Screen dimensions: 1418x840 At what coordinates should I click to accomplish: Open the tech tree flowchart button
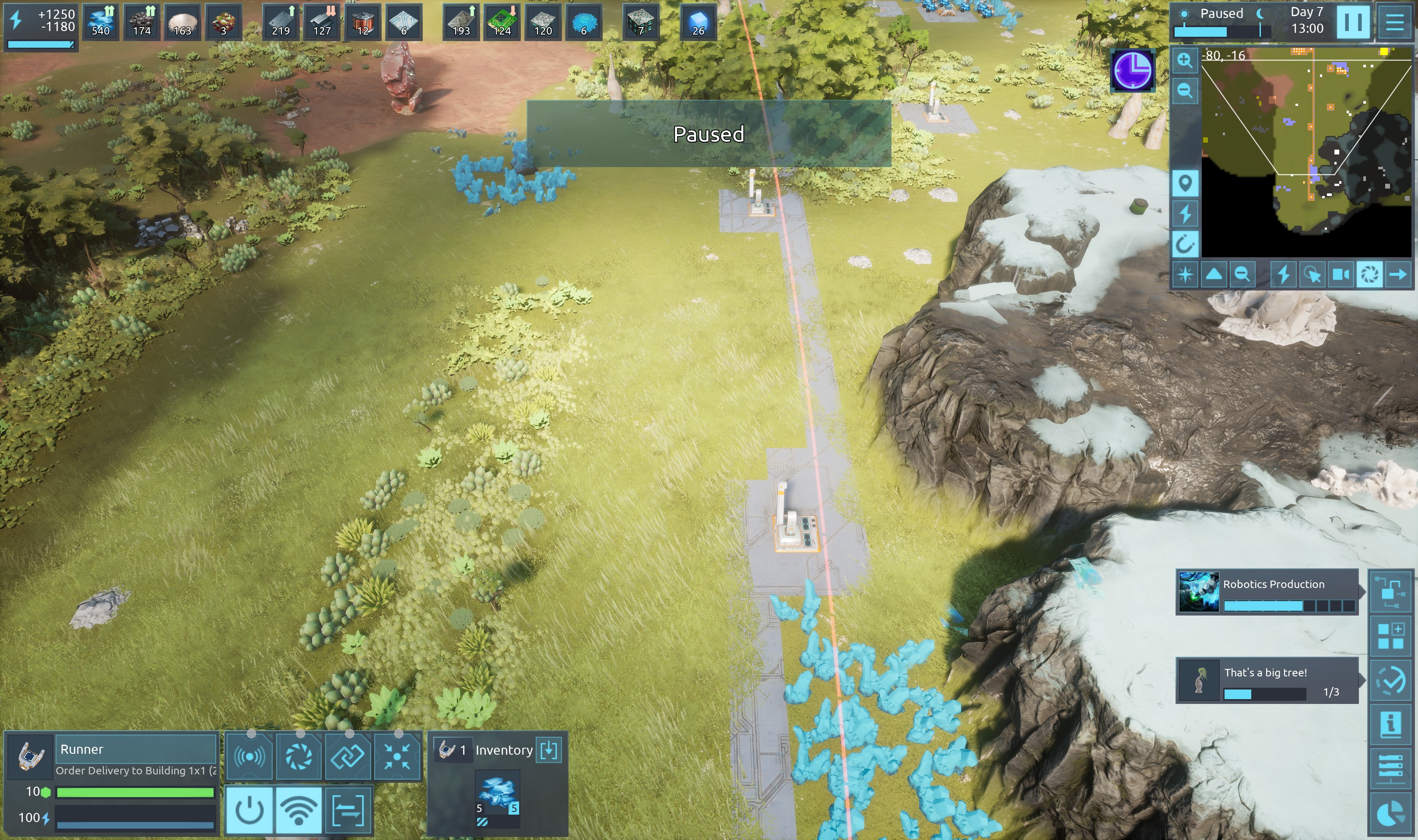(1391, 591)
